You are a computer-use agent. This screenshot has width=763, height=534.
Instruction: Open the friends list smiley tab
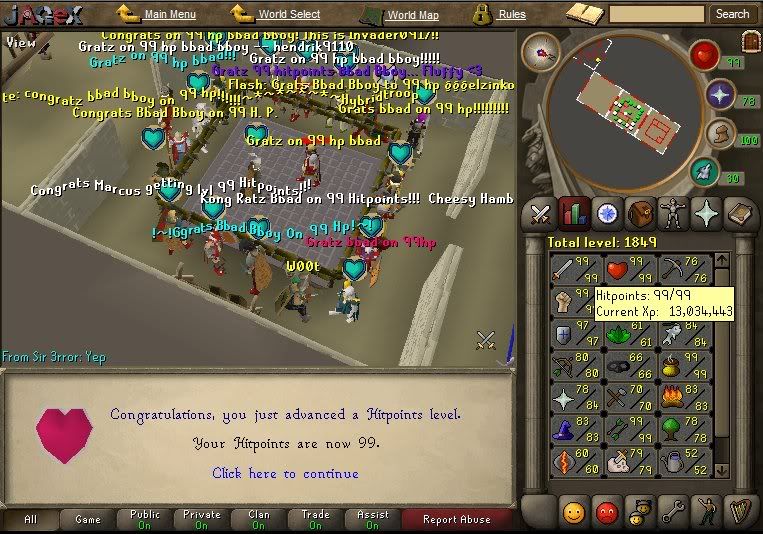pos(573,511)
